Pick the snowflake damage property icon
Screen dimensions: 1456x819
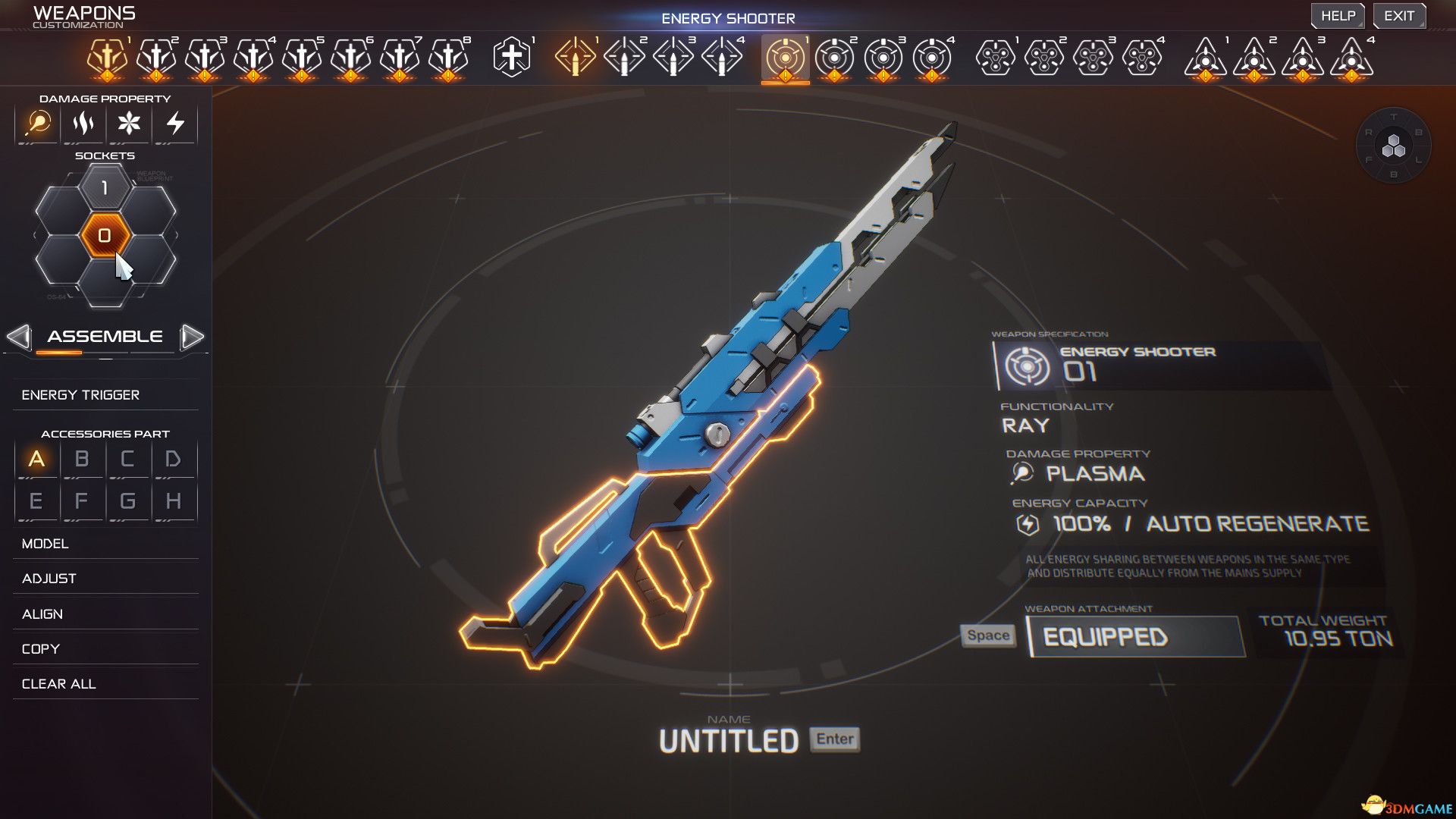[x=129, y=123]
